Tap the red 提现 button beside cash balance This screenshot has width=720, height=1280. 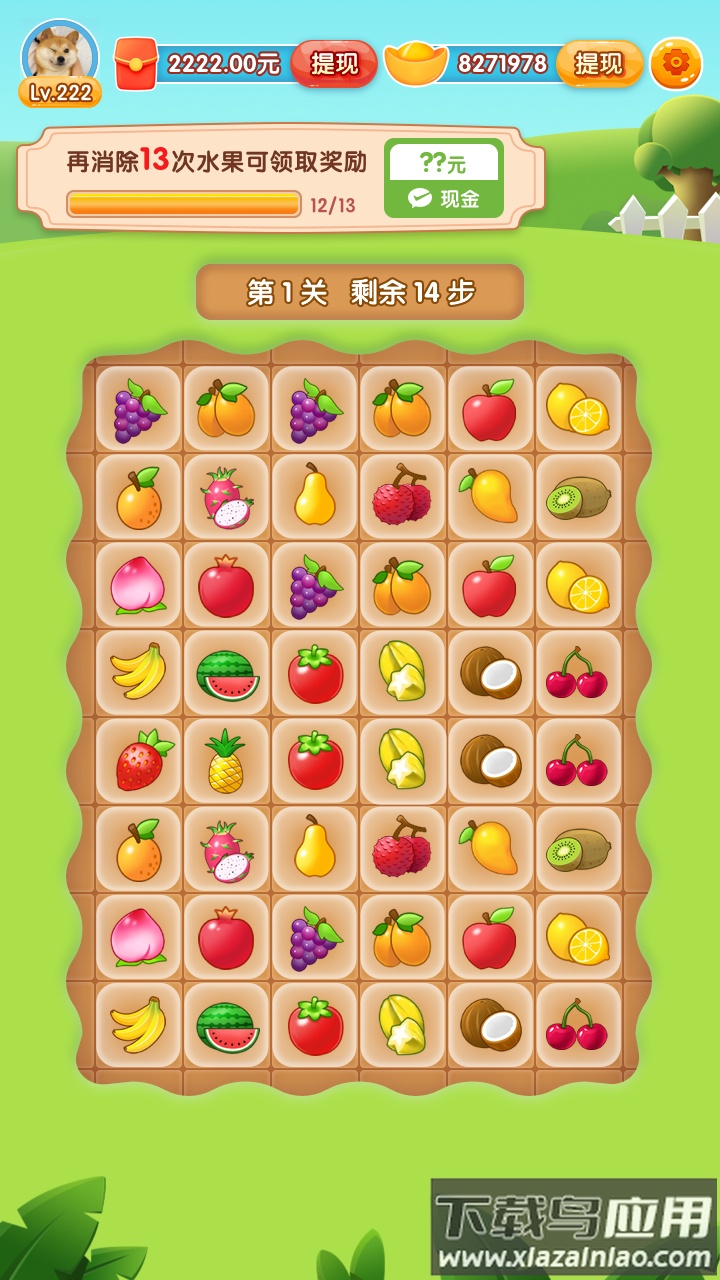coord(334,64)
